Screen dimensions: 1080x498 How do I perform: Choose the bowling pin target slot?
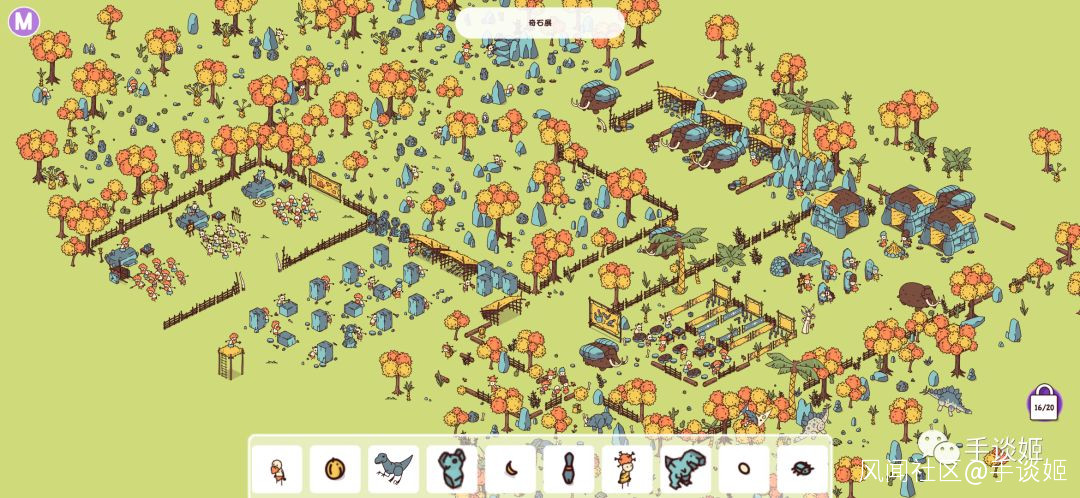coord(568,468)
